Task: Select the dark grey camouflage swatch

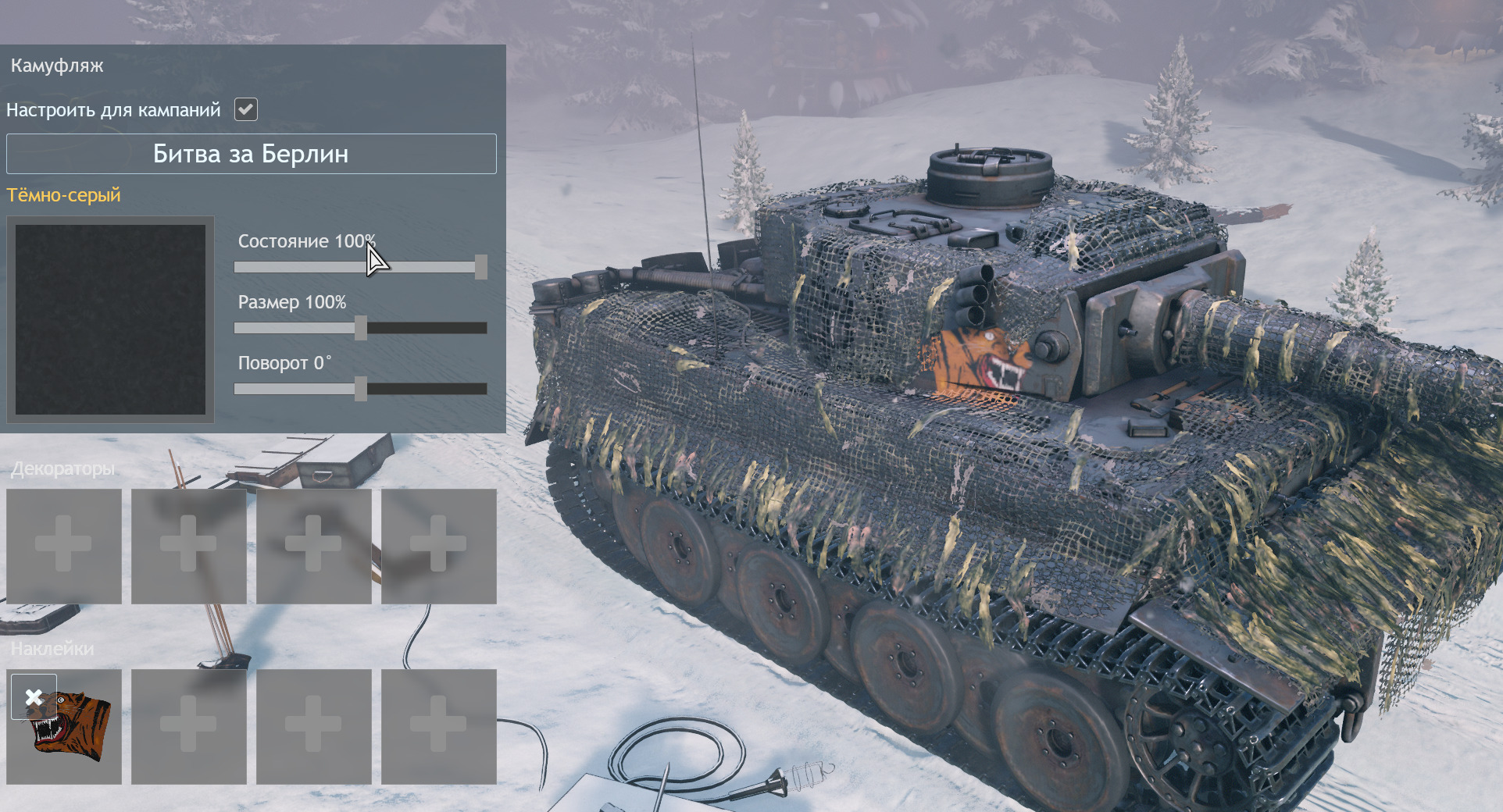Action: [x=110, y=319]
